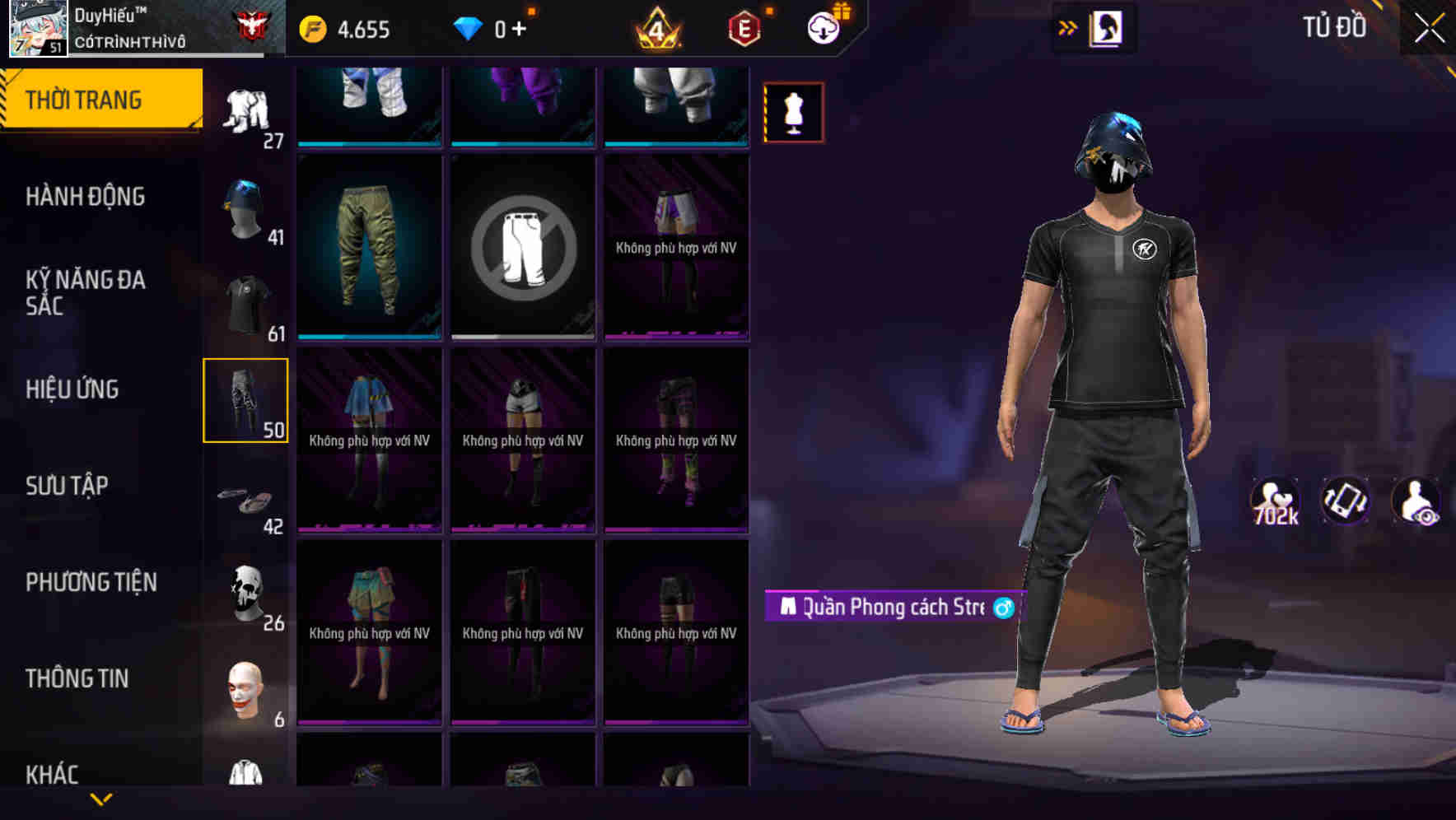The width and height of the screenshot is (1456, 820).
Task: Expand the sidebar with the down chevron
Action: pos(101,799)
